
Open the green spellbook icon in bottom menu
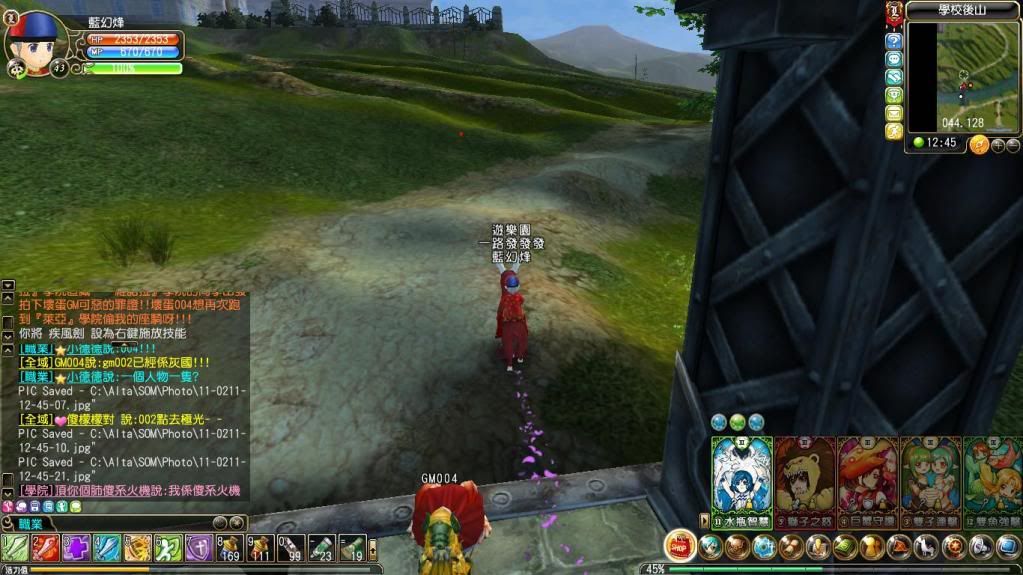[x=845, y=546]
